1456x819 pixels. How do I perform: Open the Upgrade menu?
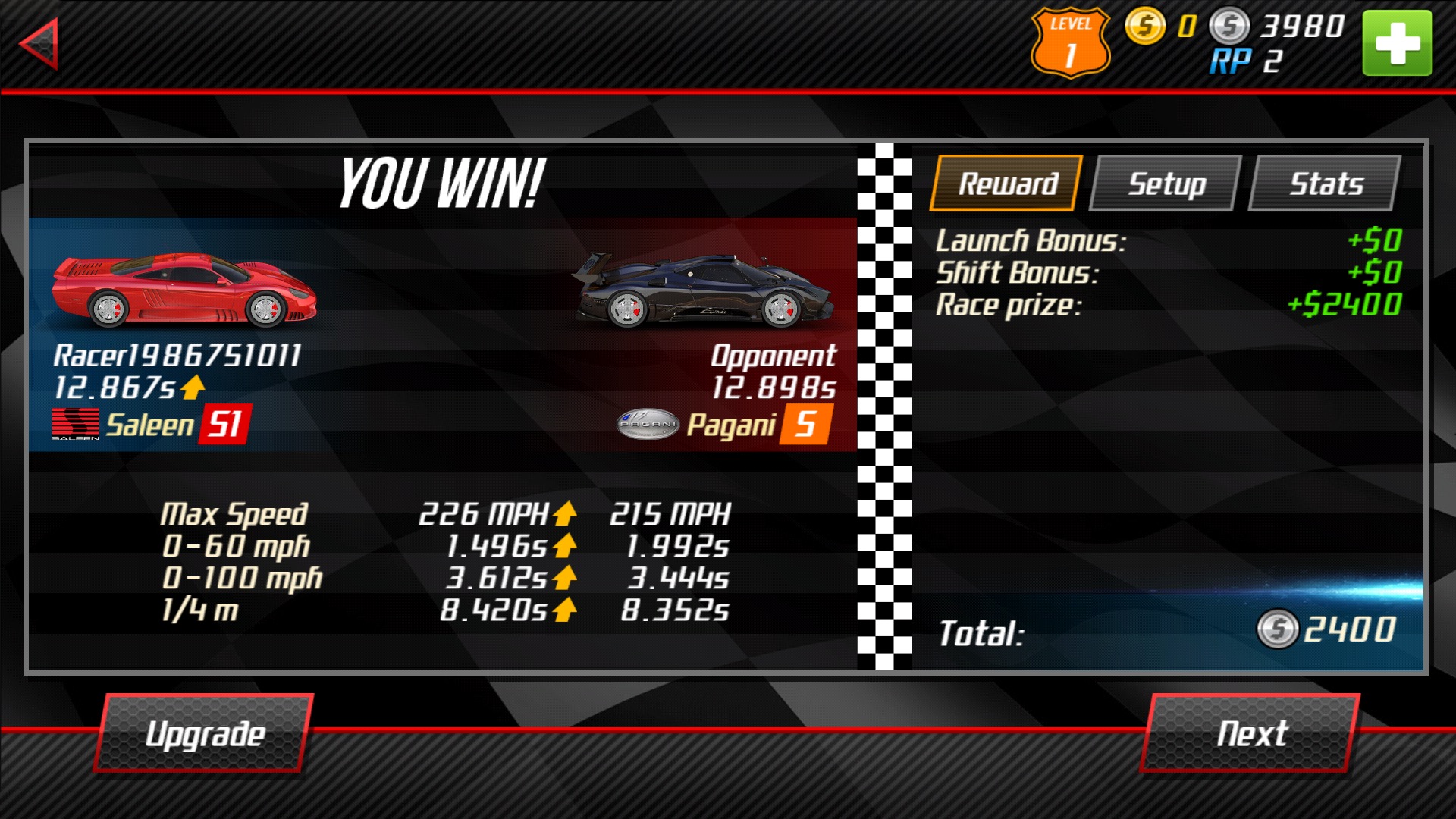click(205, 733)
